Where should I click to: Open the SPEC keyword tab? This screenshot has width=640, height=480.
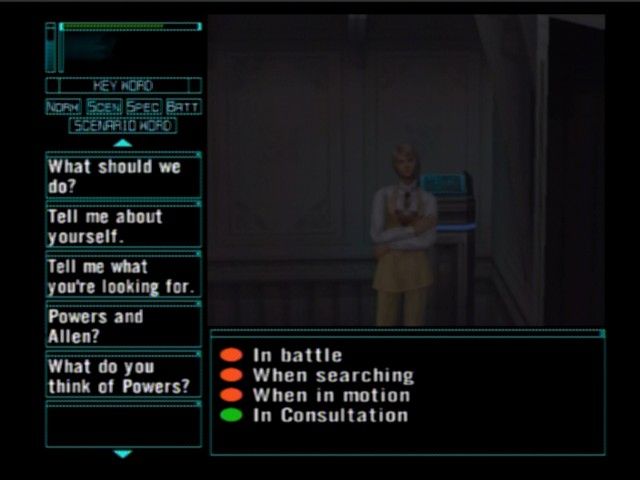click(x=143, y=106)
